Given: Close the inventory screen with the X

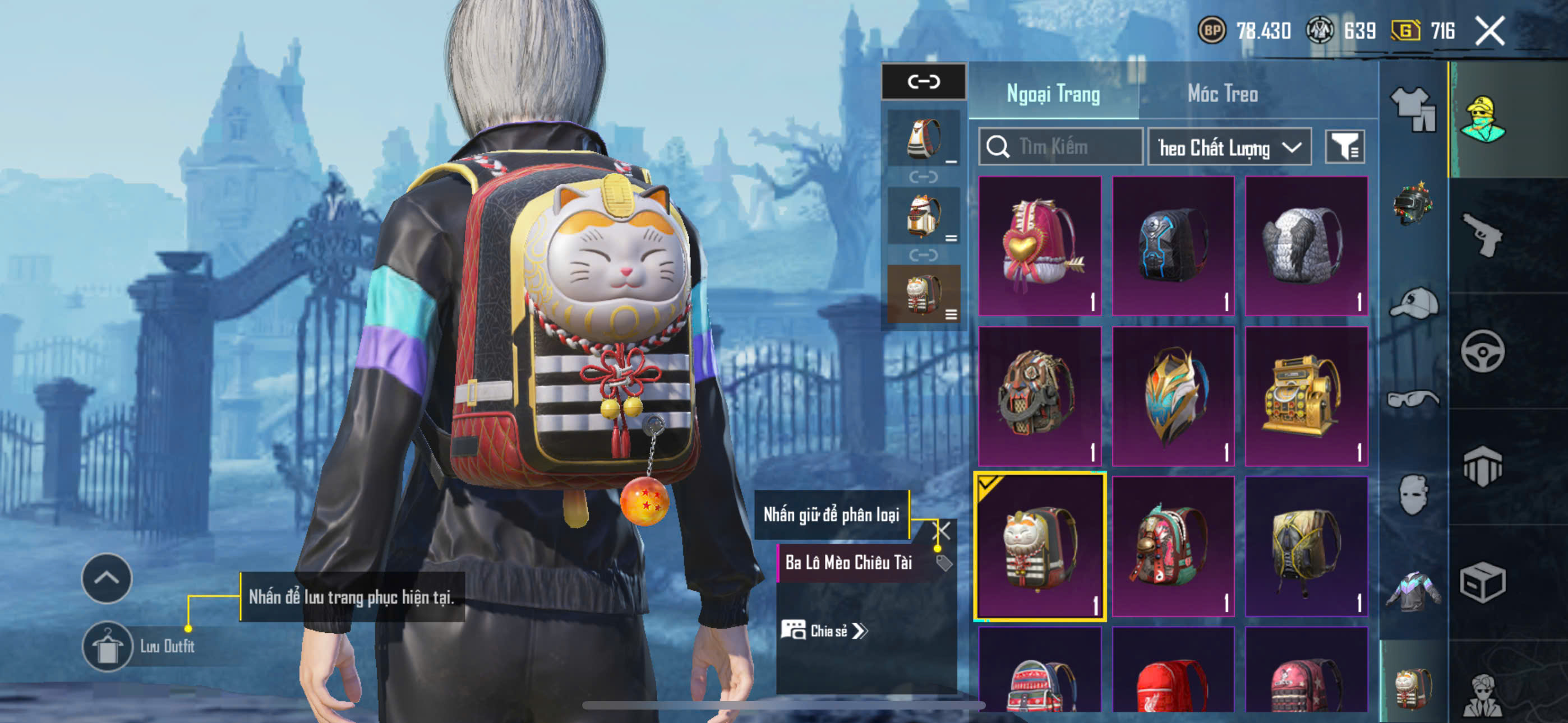Looking at the screenshot, I should point(1489,30).
